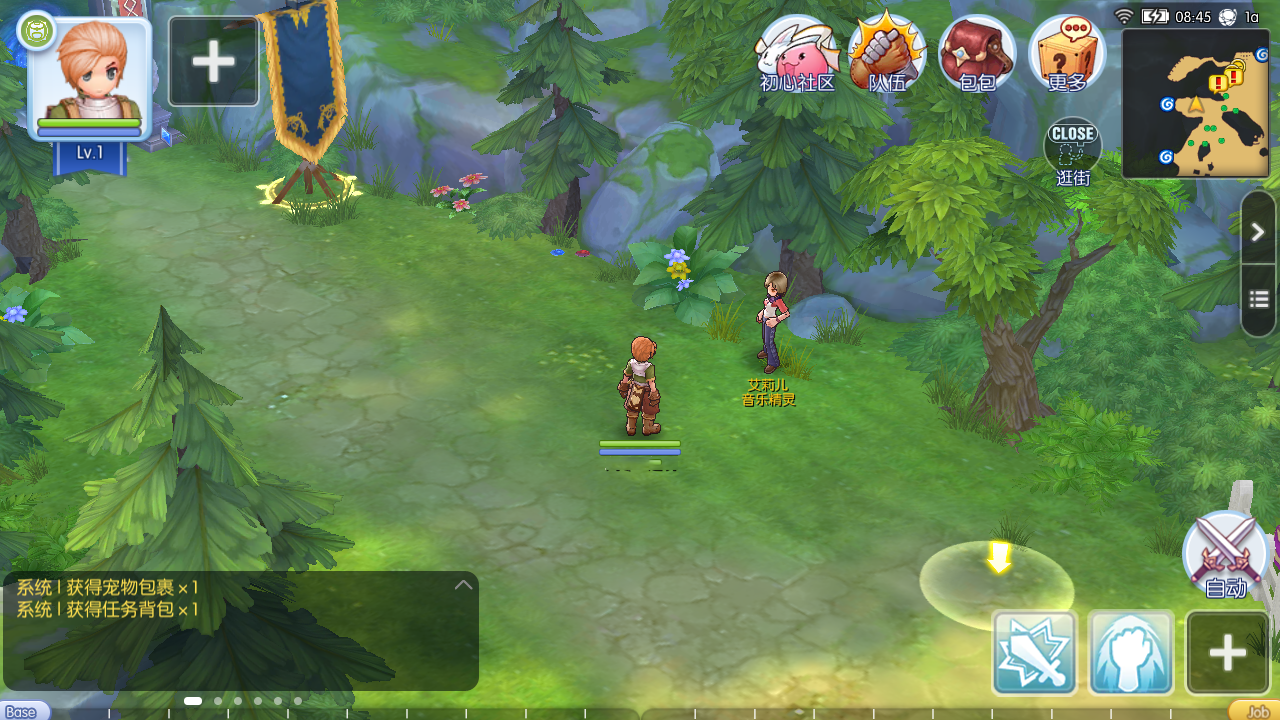Select the Job experience label
1280x720 pixels.
tap(1256, 712)
